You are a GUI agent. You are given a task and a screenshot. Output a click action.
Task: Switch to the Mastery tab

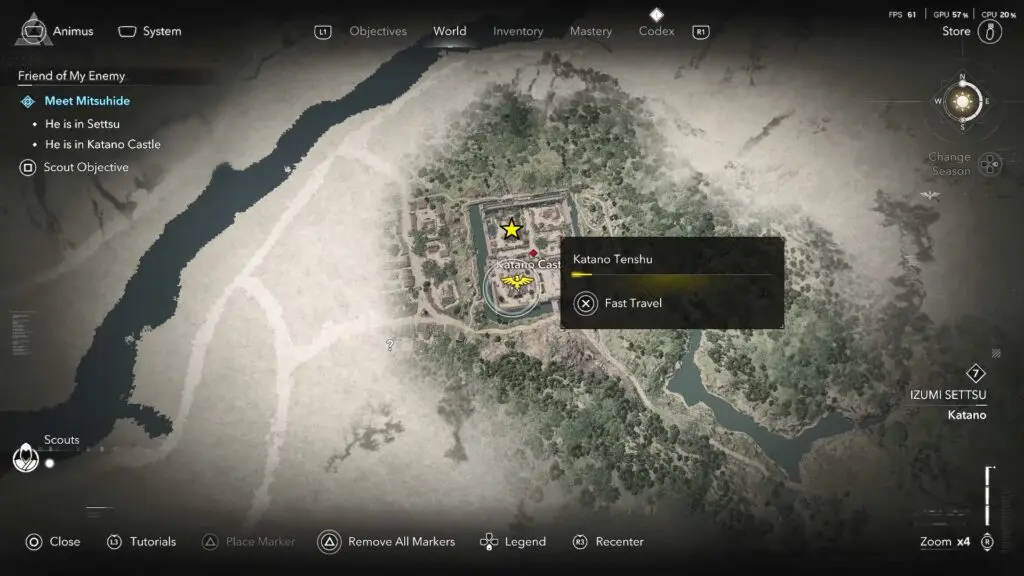pos(590,31)
